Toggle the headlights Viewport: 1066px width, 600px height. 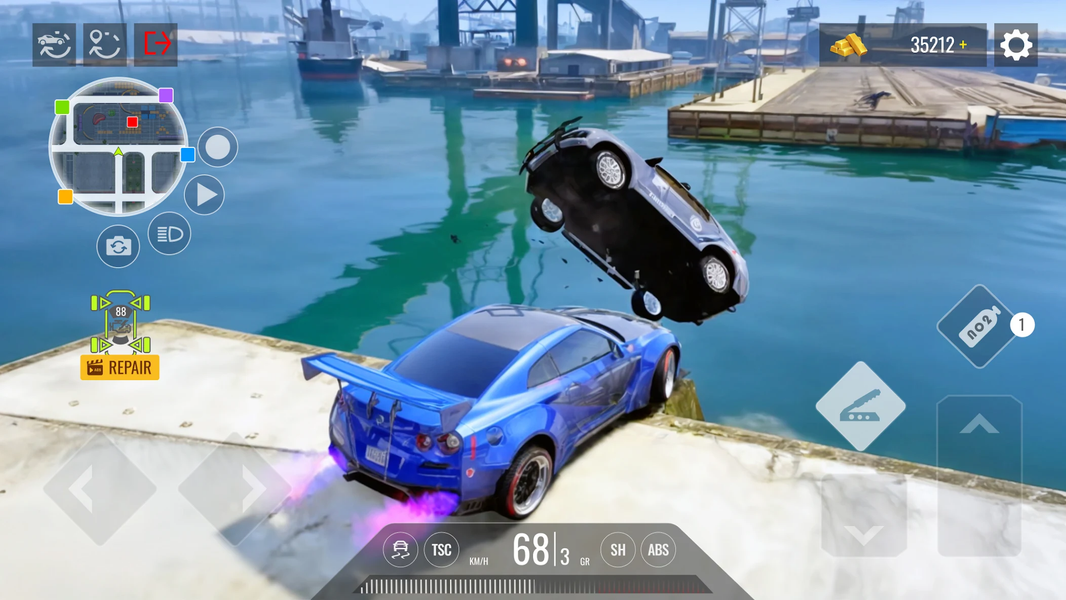coord(169,234)
